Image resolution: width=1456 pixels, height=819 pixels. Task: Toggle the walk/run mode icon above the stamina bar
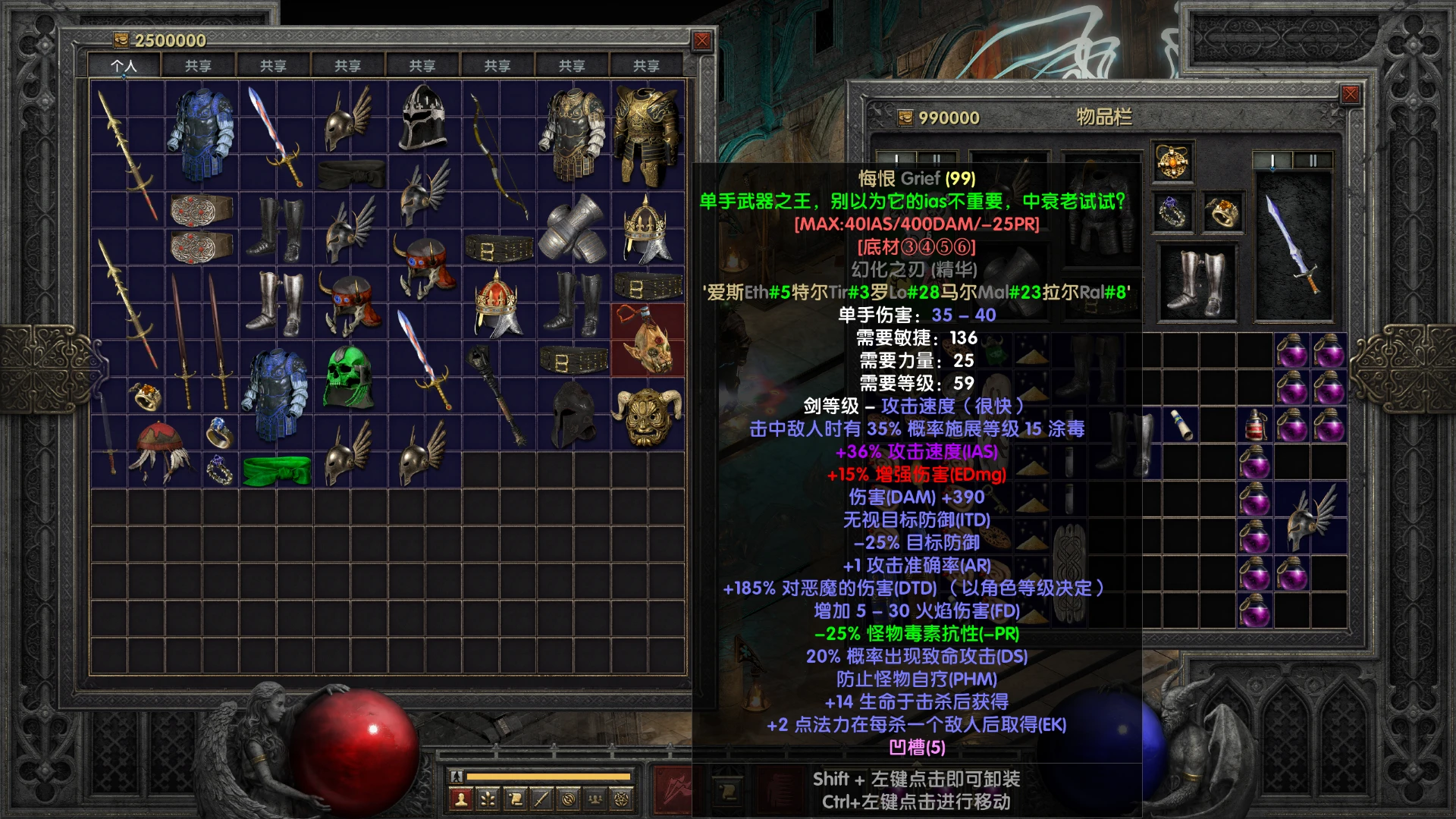pyautogui.click(x=457, y=777)
